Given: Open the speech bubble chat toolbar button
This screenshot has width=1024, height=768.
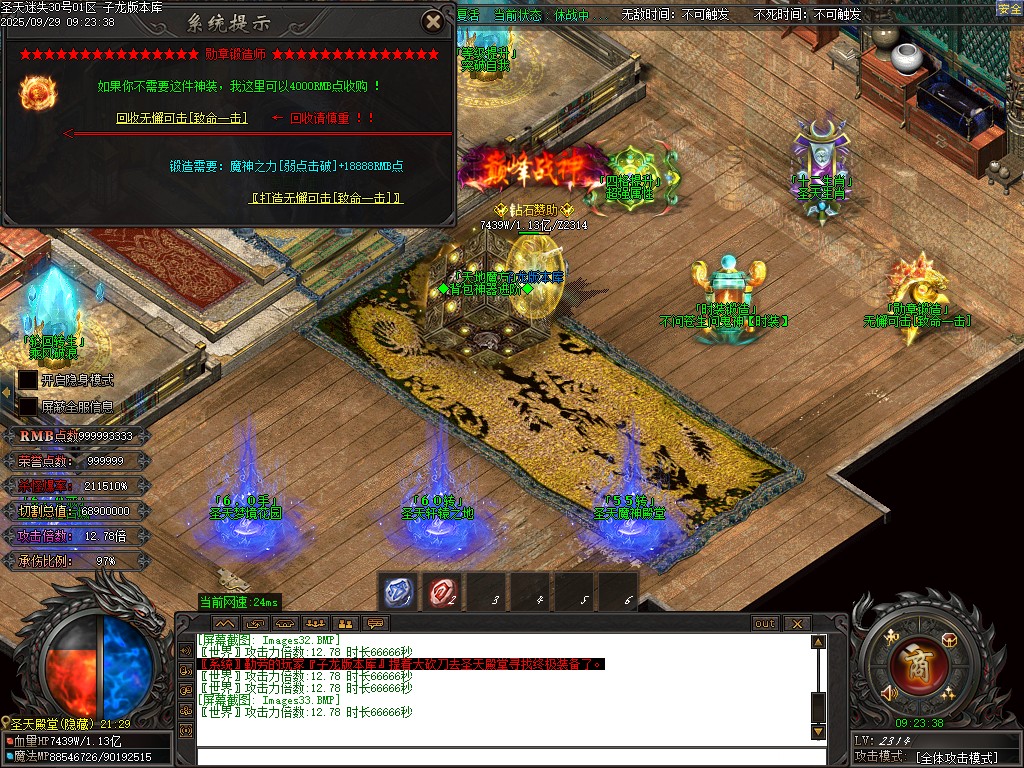Looking at the screenshot, I should [x=376, y=623].
